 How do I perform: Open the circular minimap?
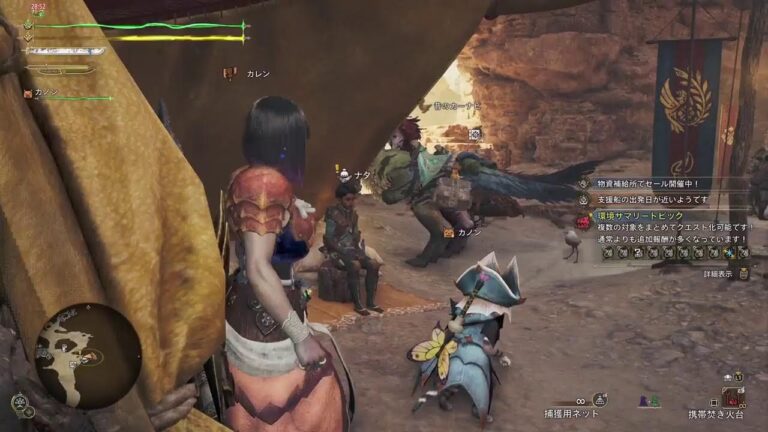coord(86,354)
